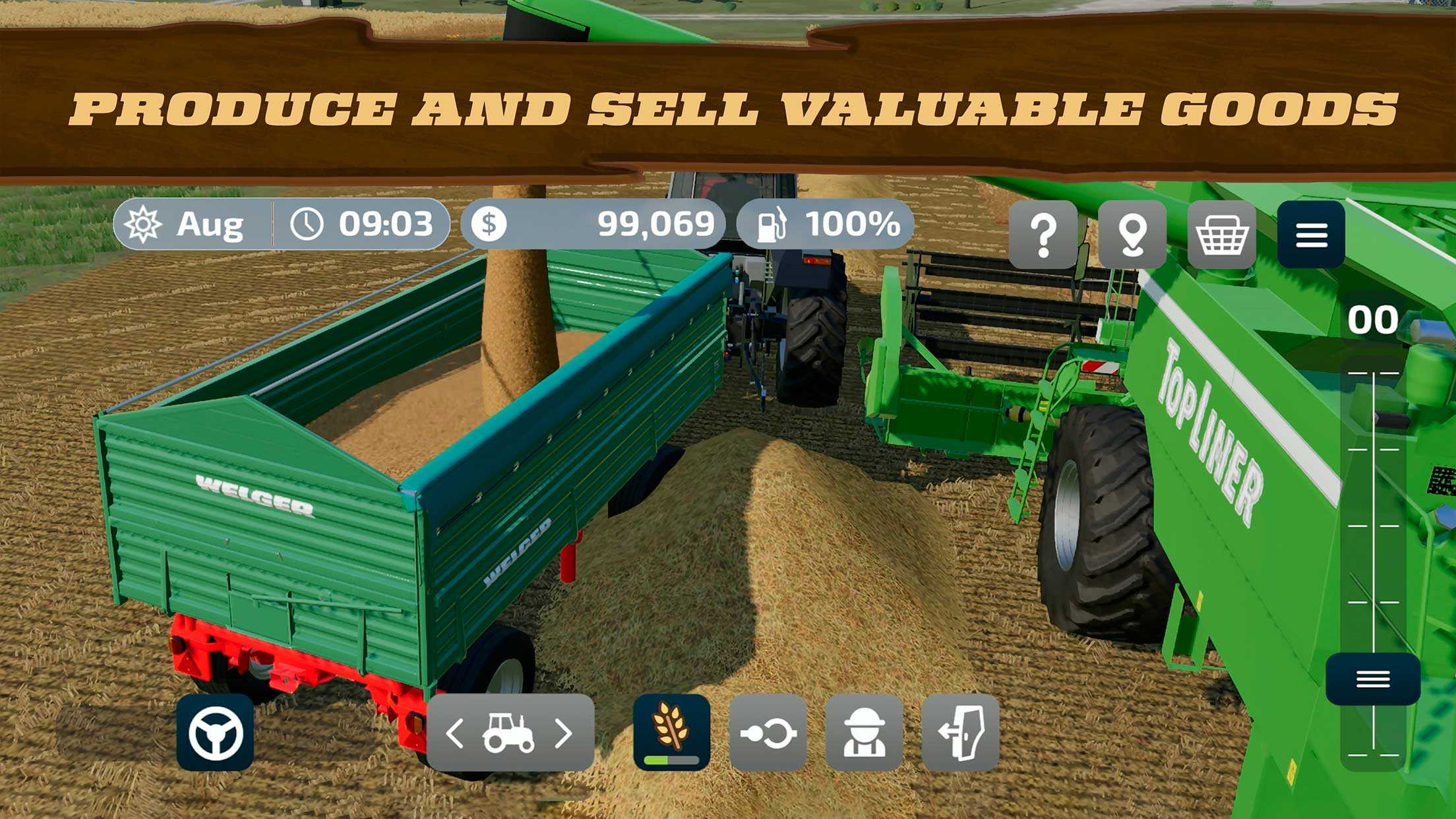Open the map location pin button
Screen dimensions: 1456x819
(1132, 235)
